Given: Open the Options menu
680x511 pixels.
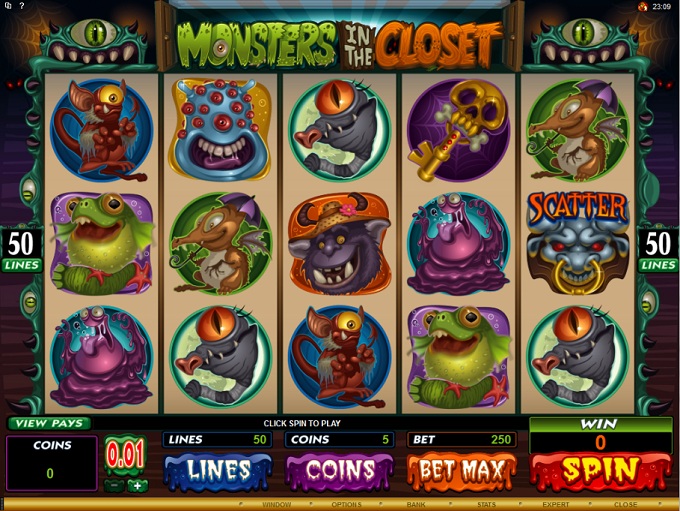Looking at the screenshot, I should [347, 505].
